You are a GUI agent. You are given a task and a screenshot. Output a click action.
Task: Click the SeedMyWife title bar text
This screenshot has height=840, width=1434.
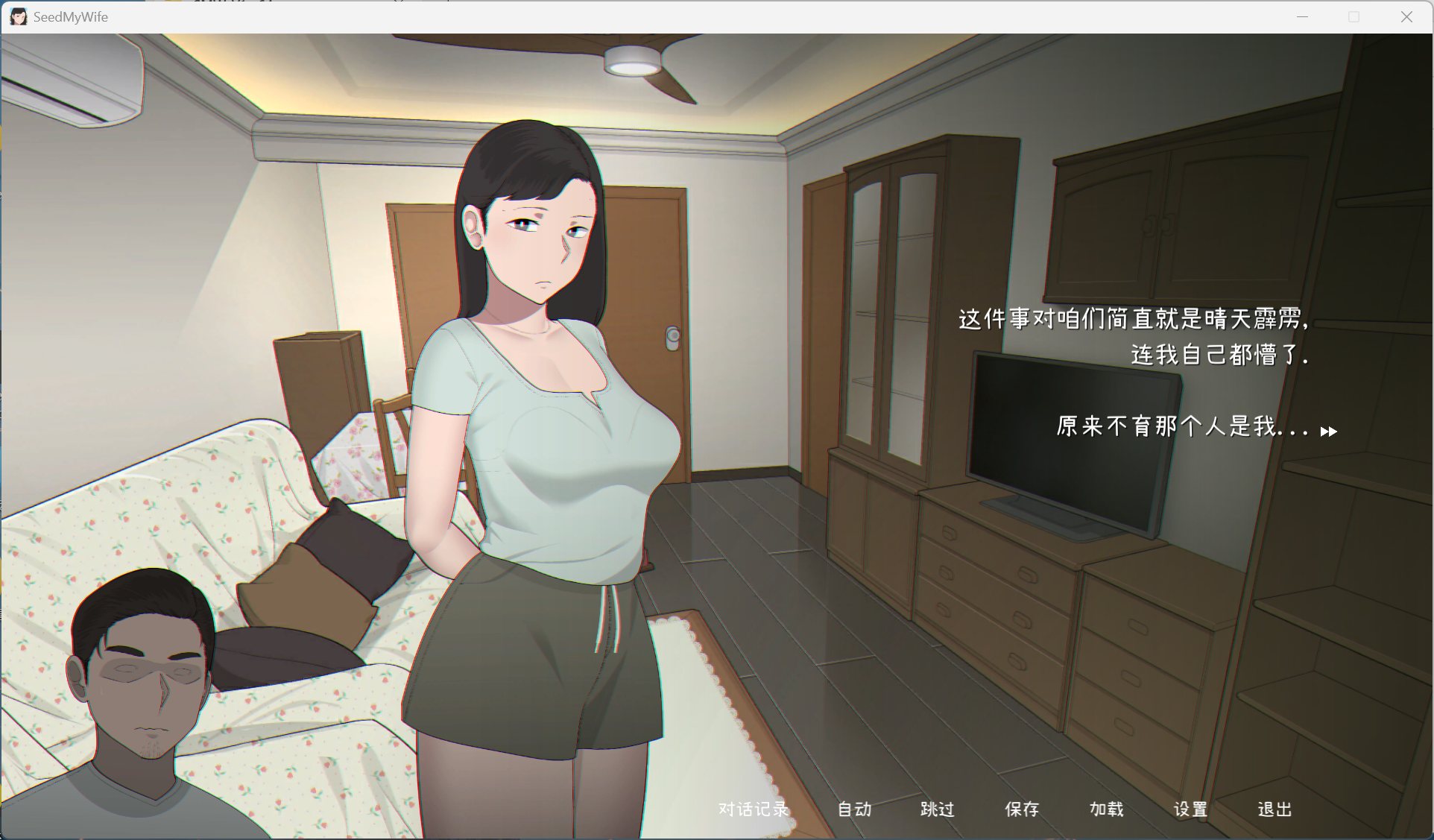pyautogui.click(x=71, y=16)
